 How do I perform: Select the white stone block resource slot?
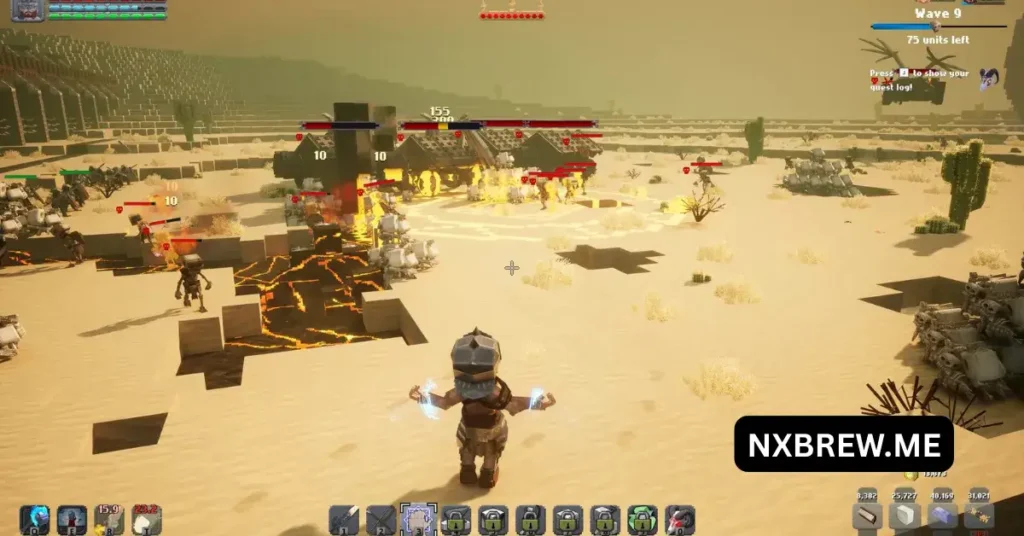[x=905, y=516]
